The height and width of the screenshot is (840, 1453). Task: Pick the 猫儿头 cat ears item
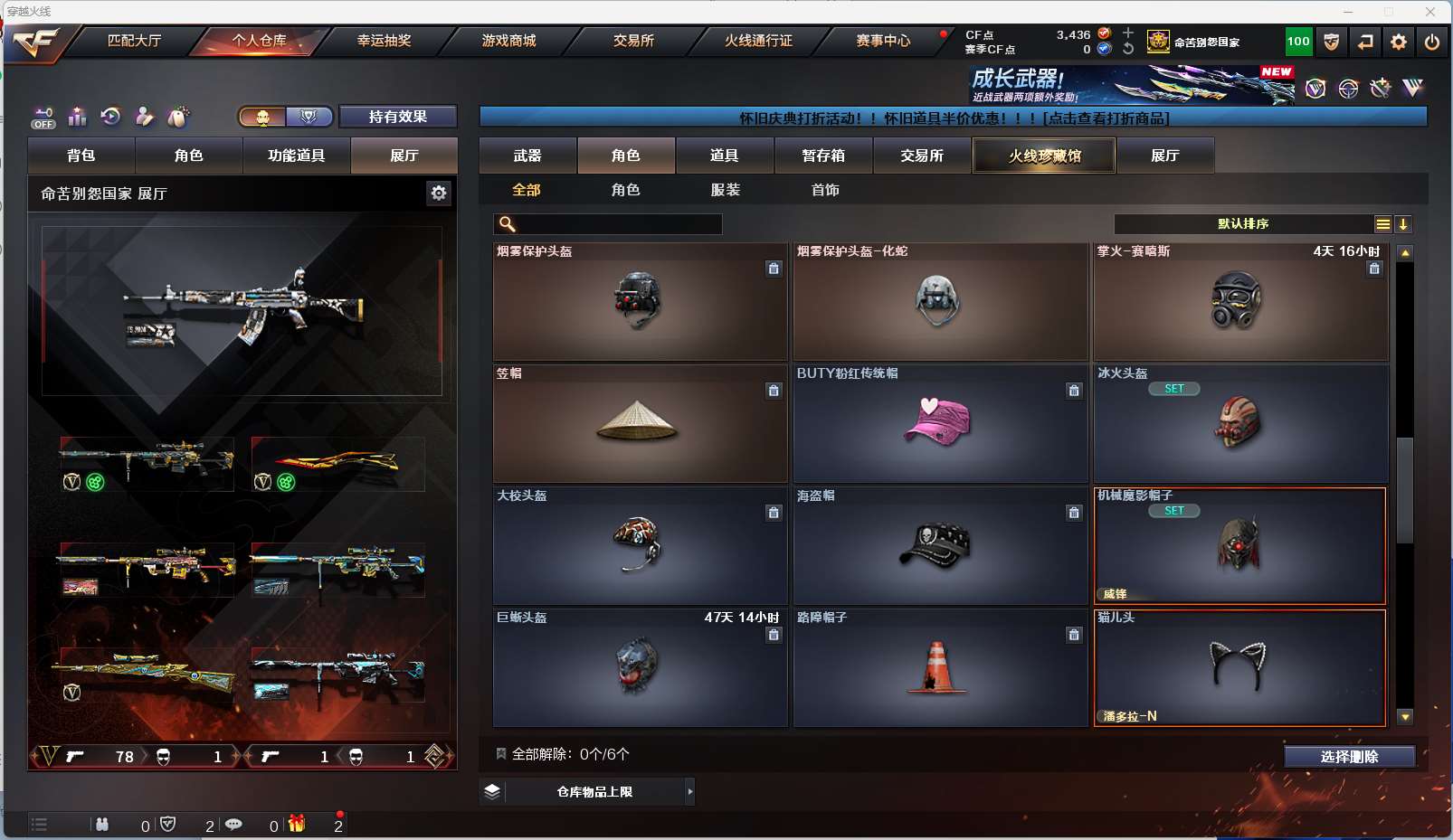(1239, 668)
